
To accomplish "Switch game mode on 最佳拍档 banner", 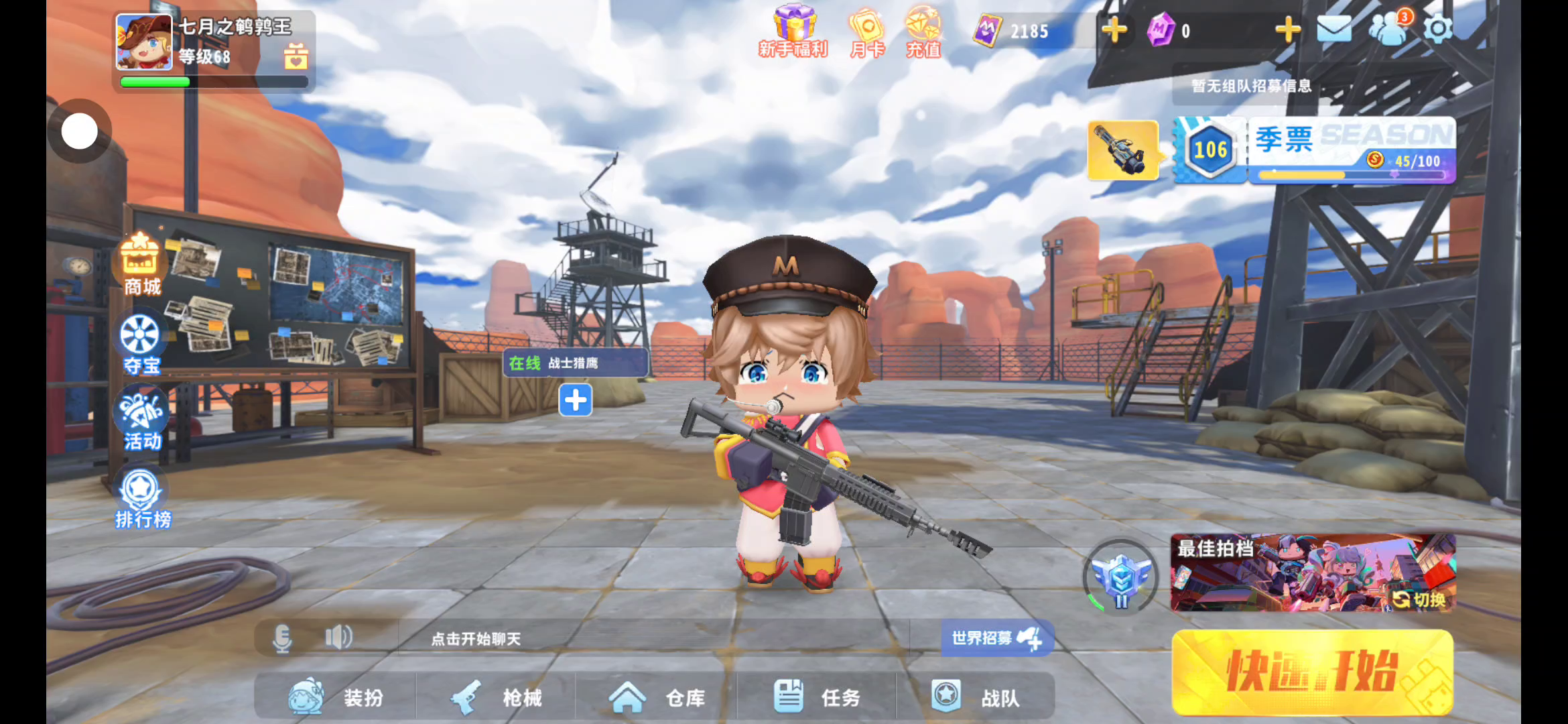I will (x=1419, y=599).
